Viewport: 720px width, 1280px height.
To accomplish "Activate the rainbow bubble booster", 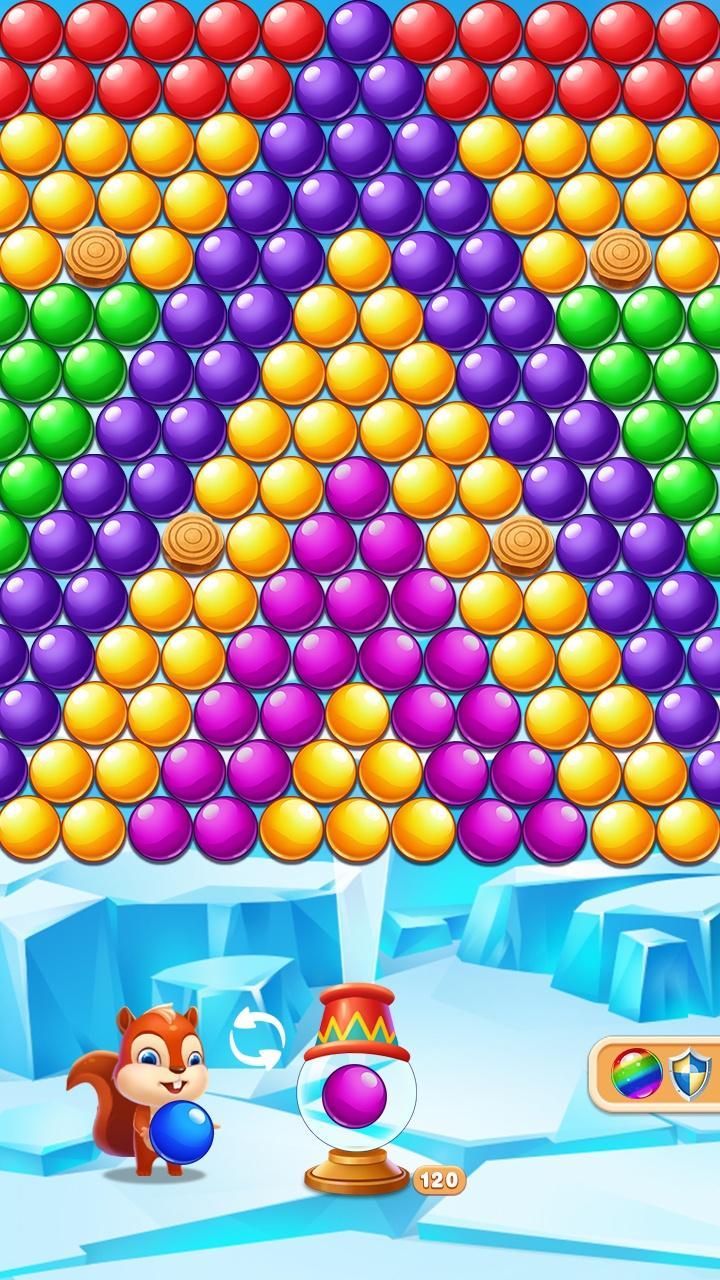I will click(x=636, y=1074).
